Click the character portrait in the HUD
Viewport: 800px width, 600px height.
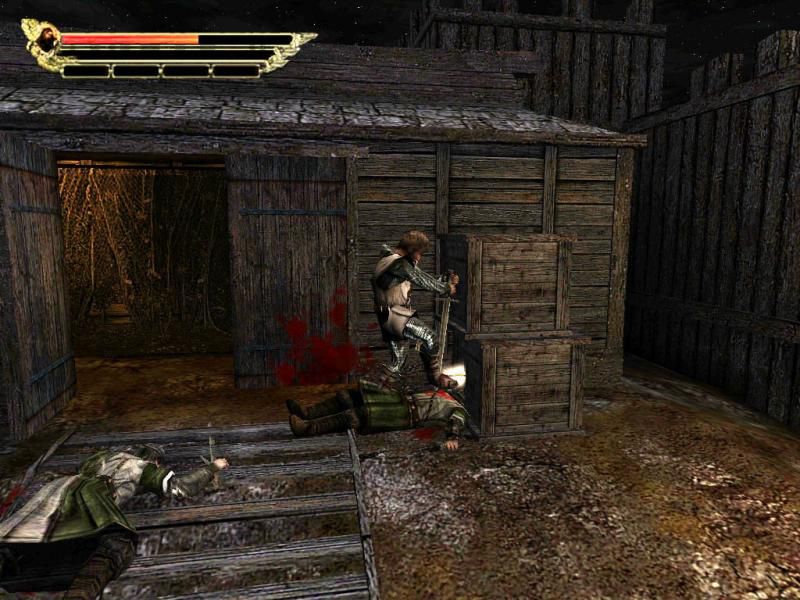point(46,39)
